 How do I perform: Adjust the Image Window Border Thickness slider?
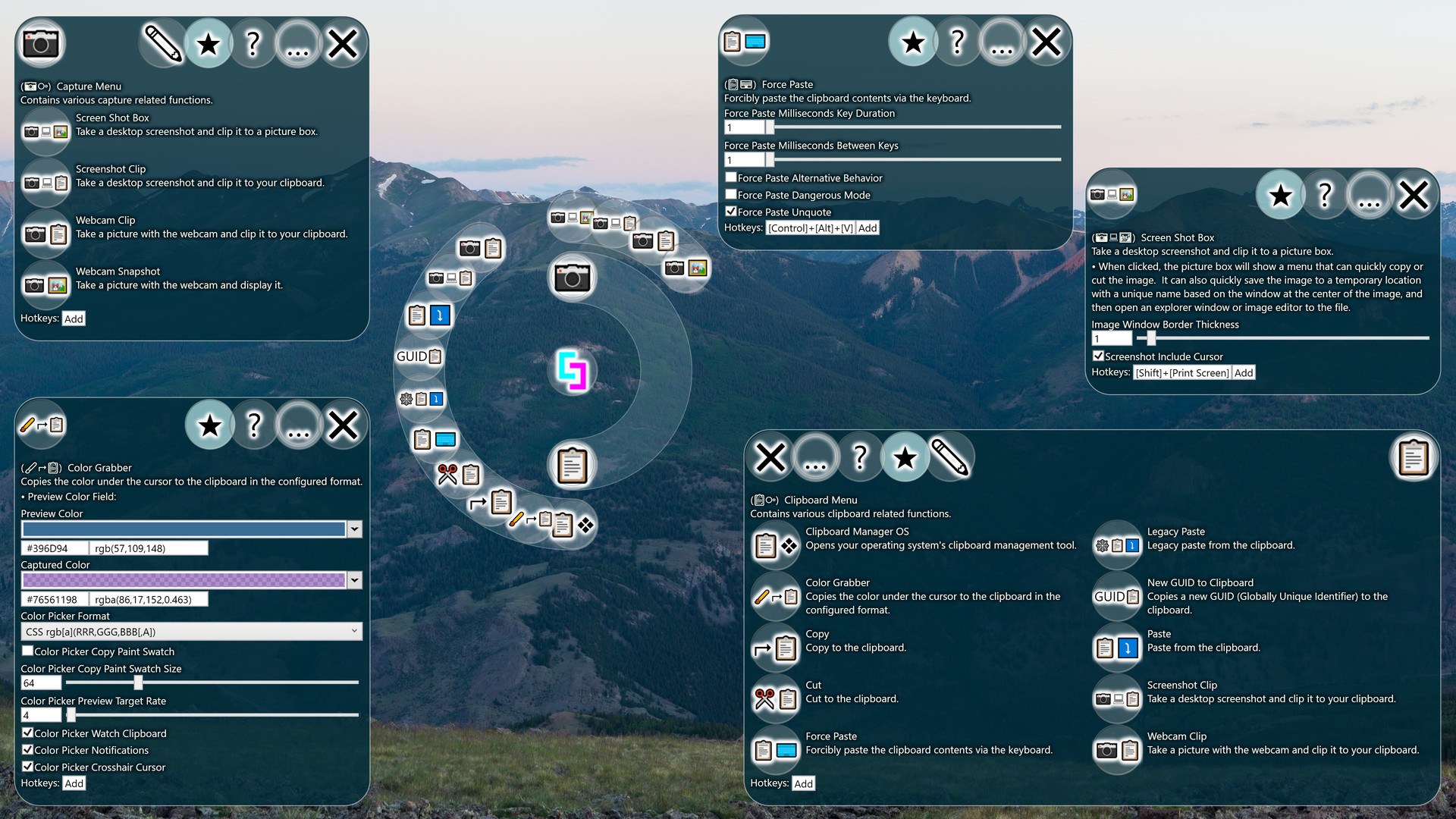coord(1150,338)
